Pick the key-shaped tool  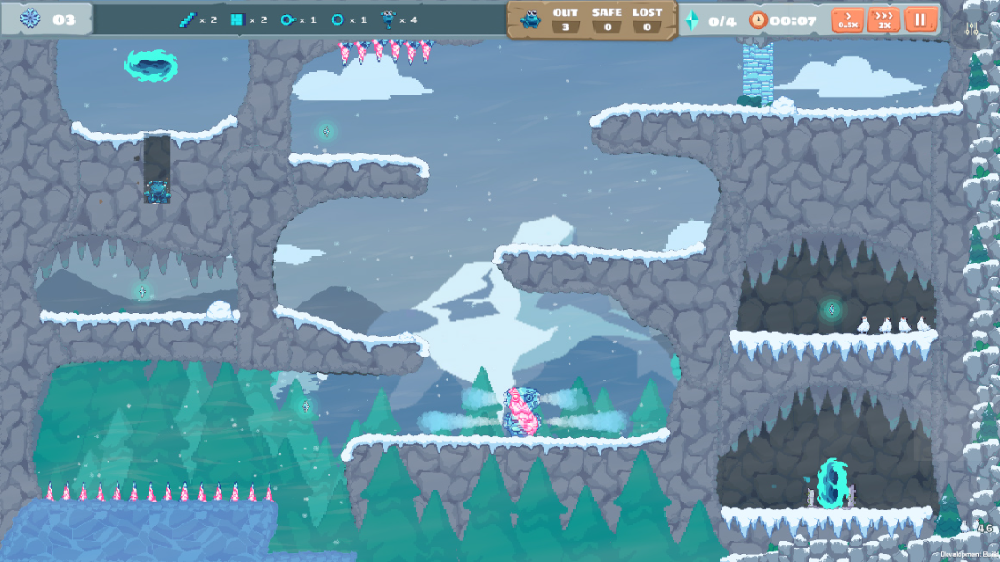pos(288,19)
